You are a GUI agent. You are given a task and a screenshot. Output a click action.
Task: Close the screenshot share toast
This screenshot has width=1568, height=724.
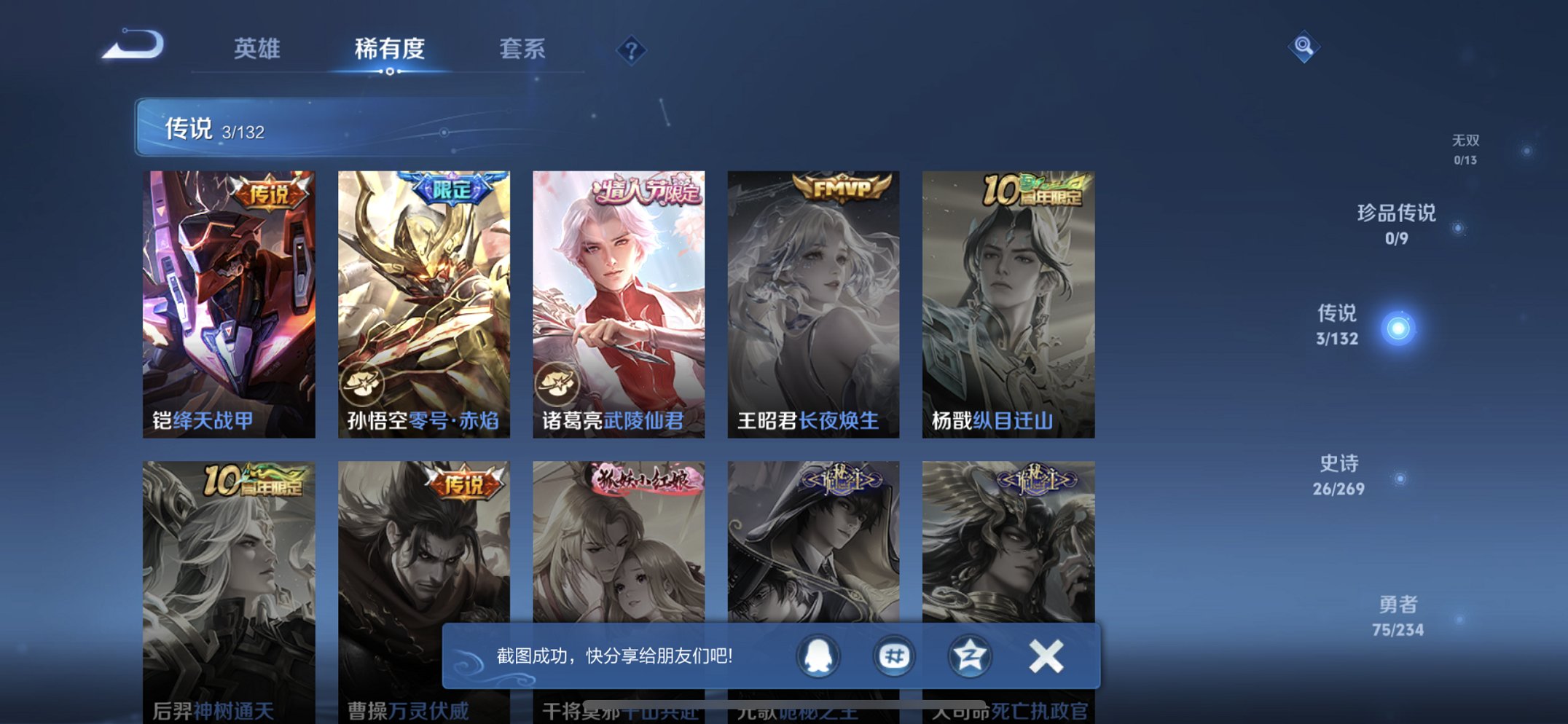(x=1045, y=656)
